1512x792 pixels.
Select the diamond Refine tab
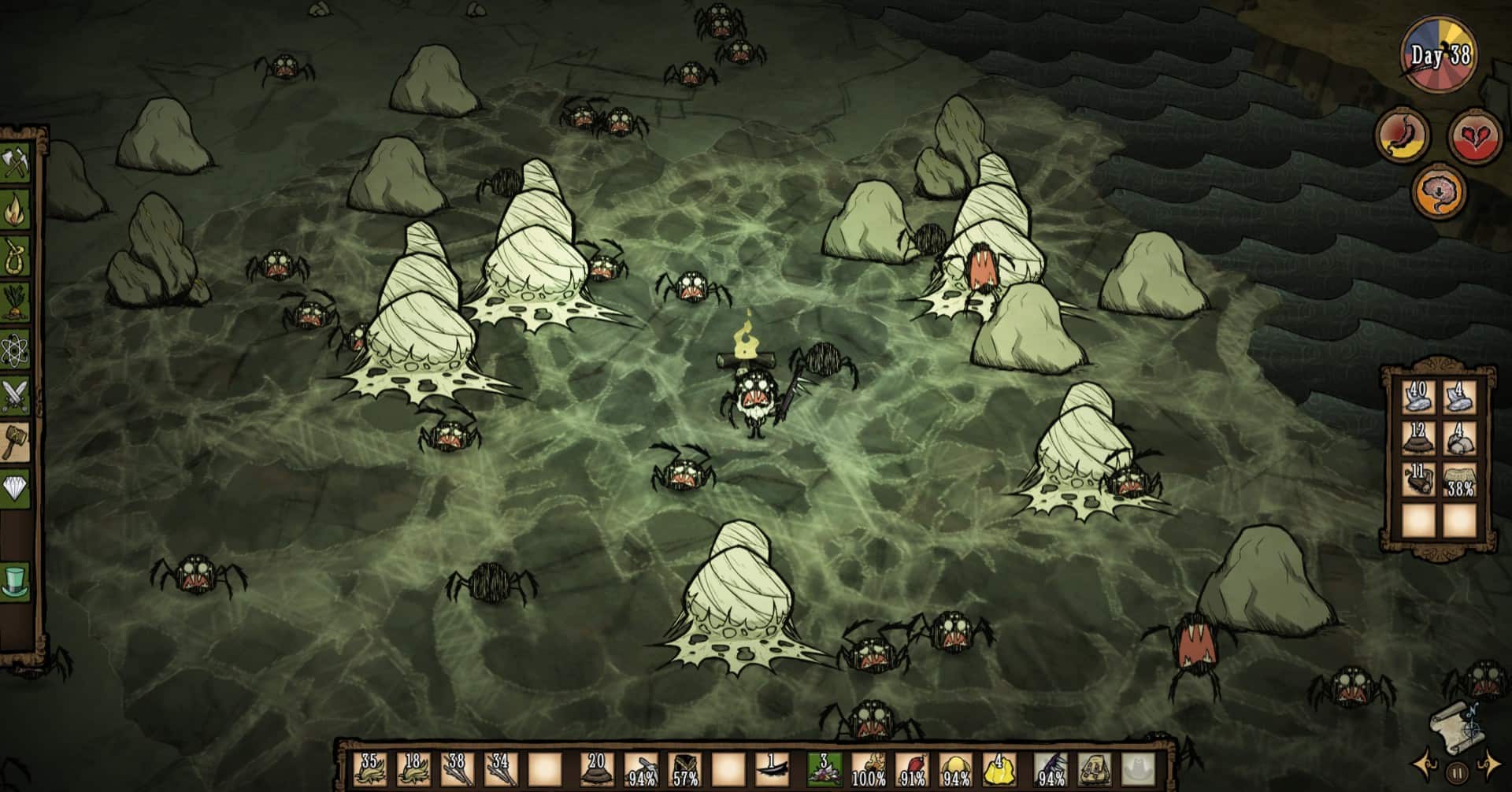click(17, 488)
